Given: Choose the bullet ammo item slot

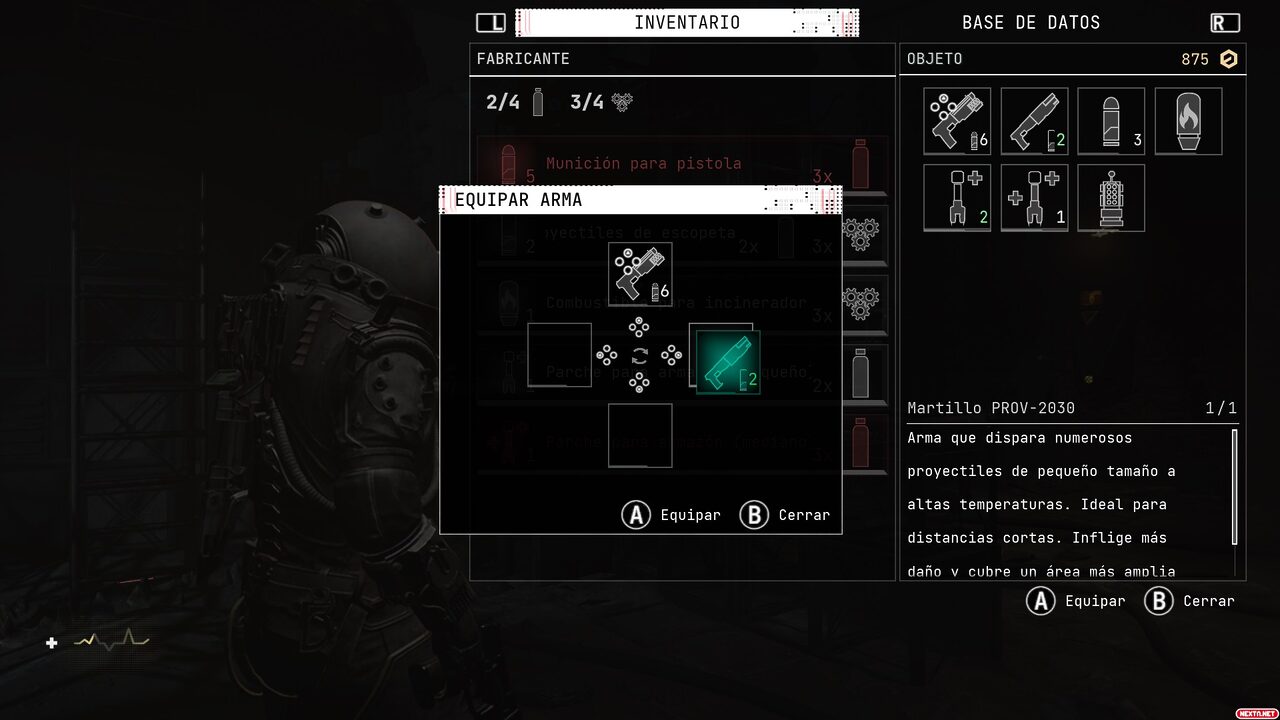Looking at the screenshot, I should [x=1111, y=121].
